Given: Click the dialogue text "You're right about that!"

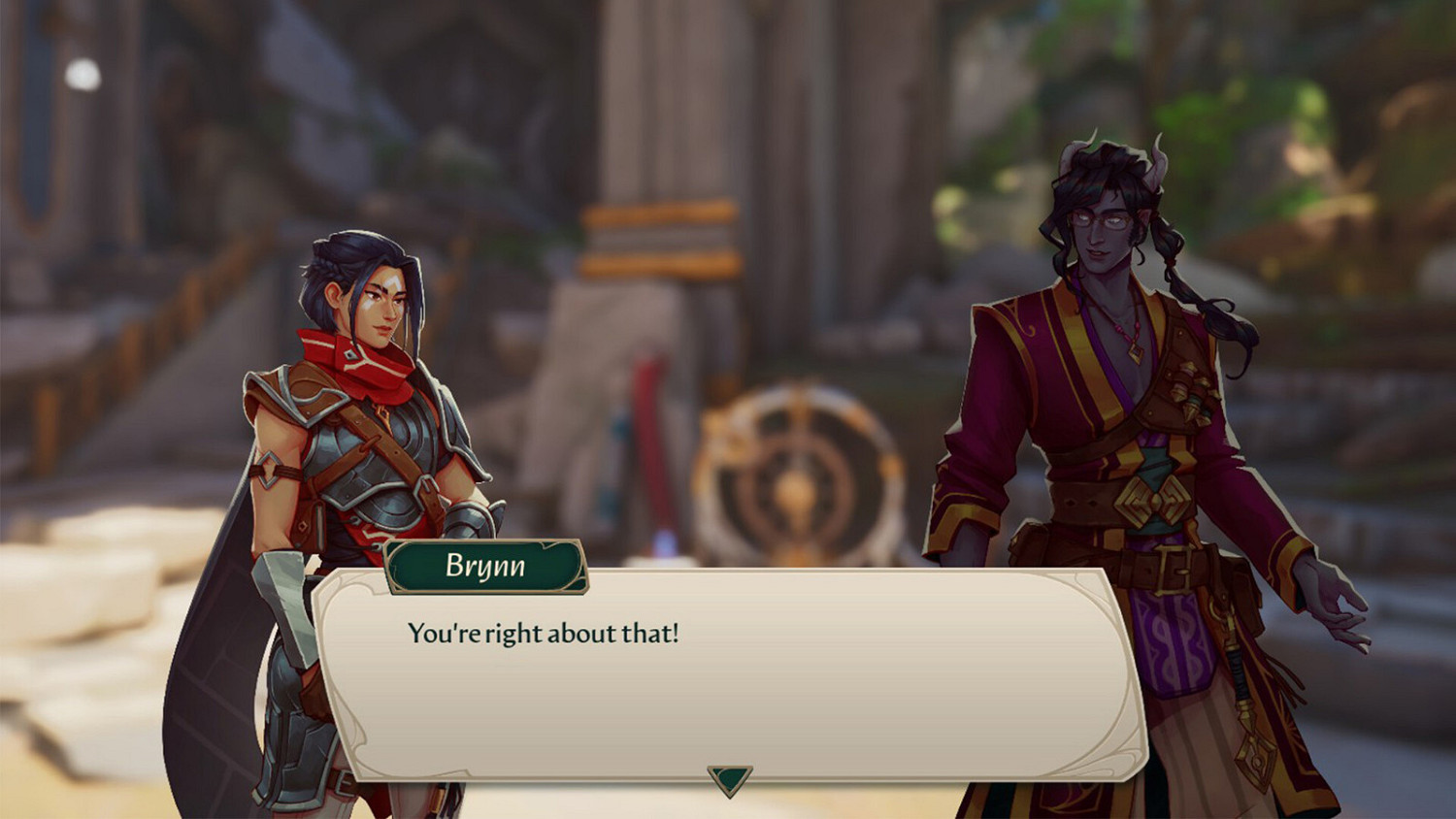Looking at the screenshot, I should 544,632.
